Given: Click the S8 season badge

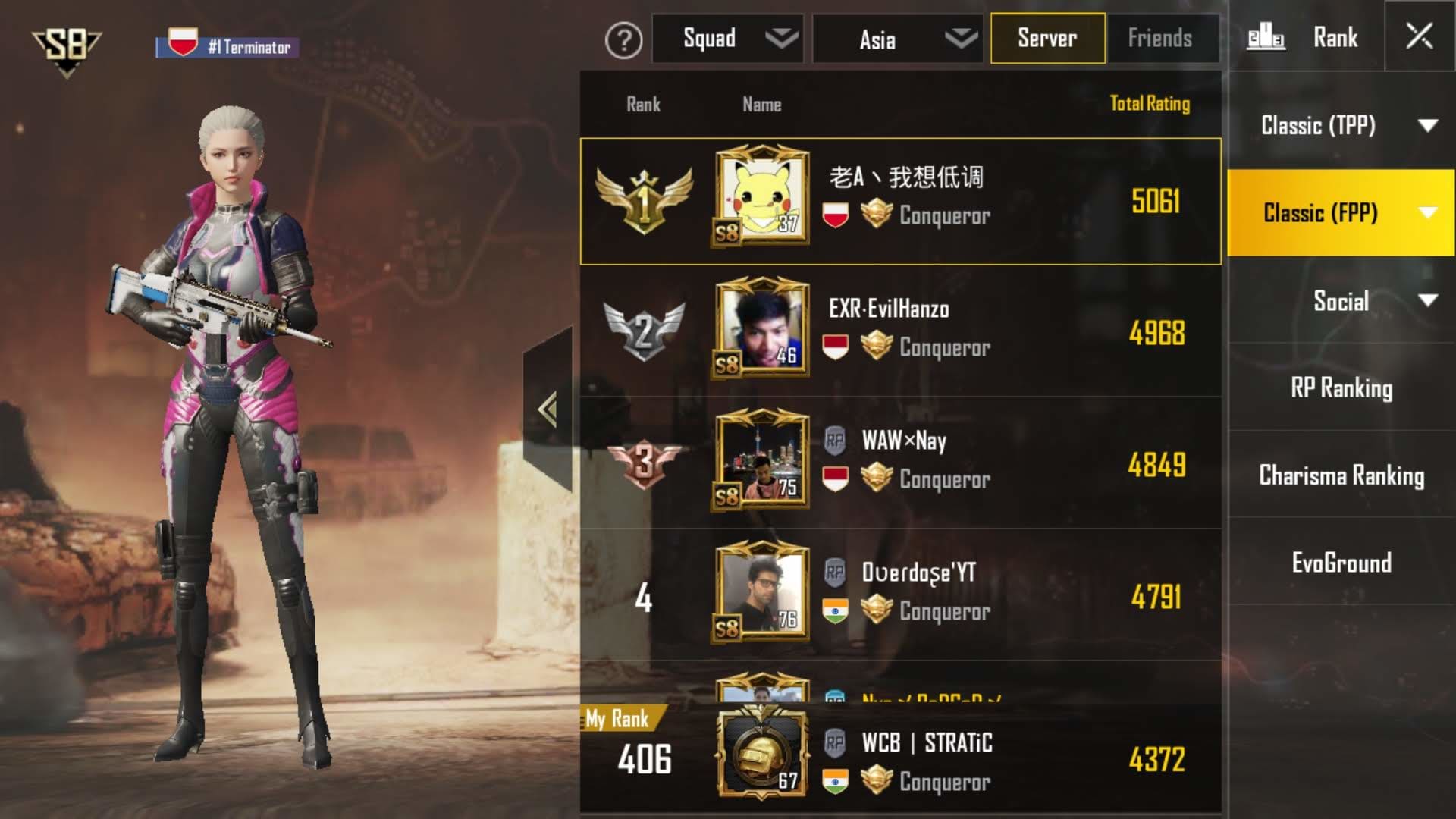Looking at the screenshot, I should click(x=66, y=49).
